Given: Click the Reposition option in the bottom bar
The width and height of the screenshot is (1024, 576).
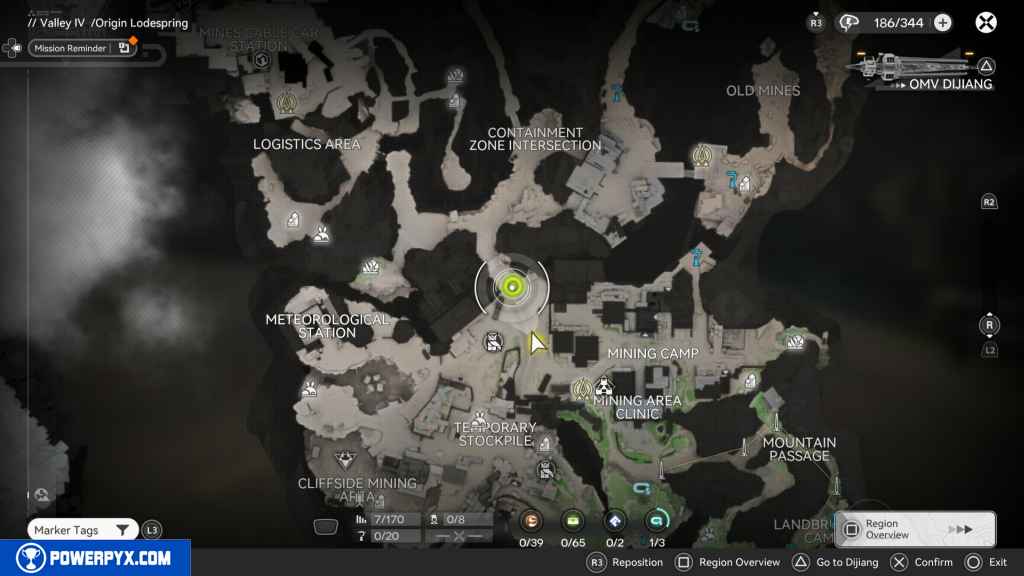Looking at the screenshot, I should [625, 563].
